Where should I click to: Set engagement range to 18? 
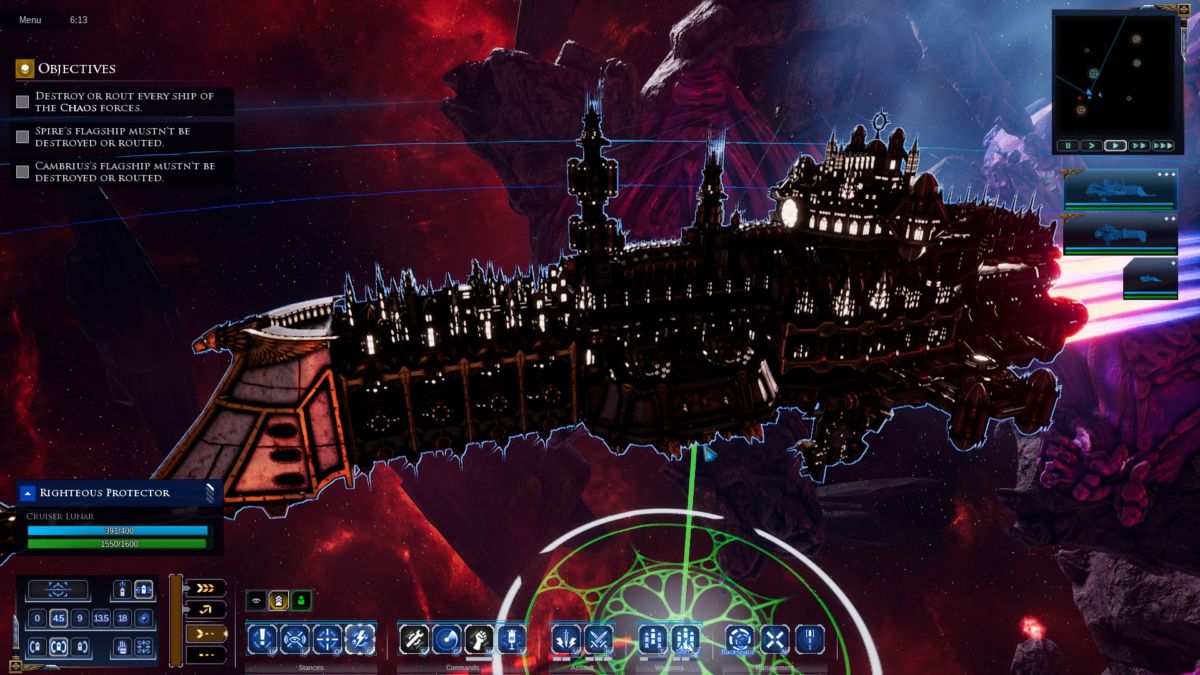point(122,618)
